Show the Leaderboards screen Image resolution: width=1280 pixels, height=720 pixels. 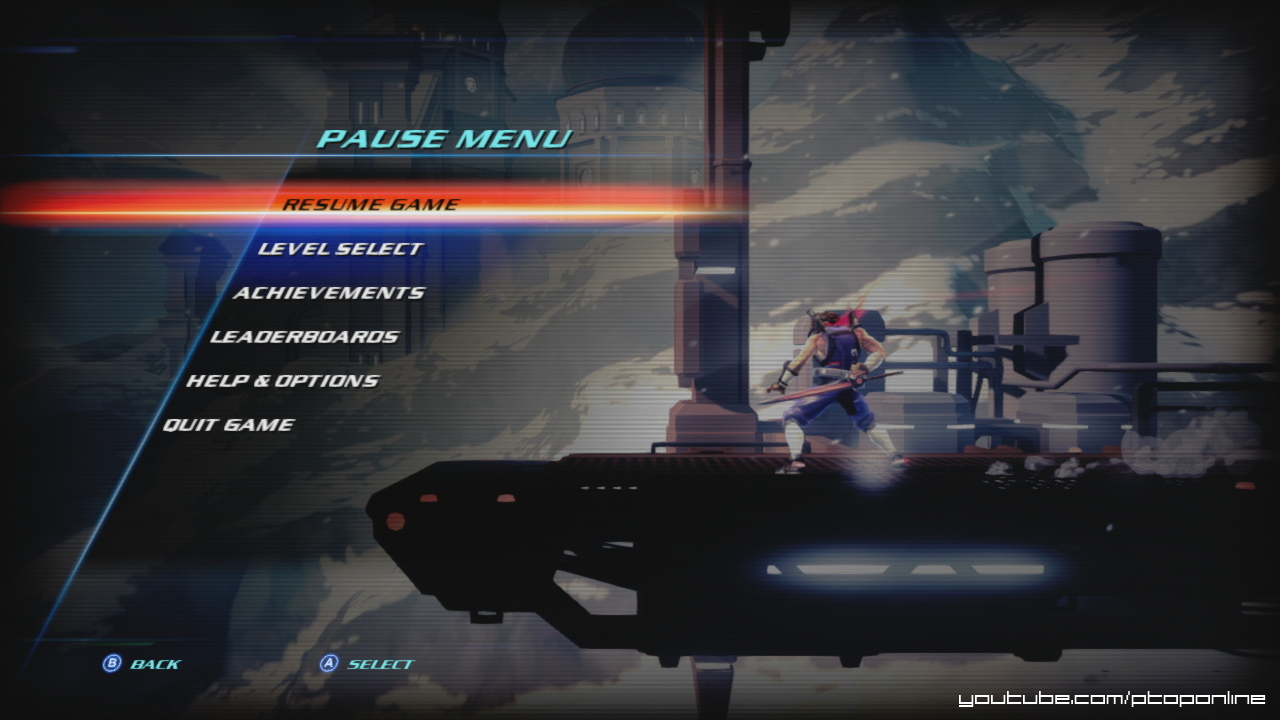tap(304, 337)
